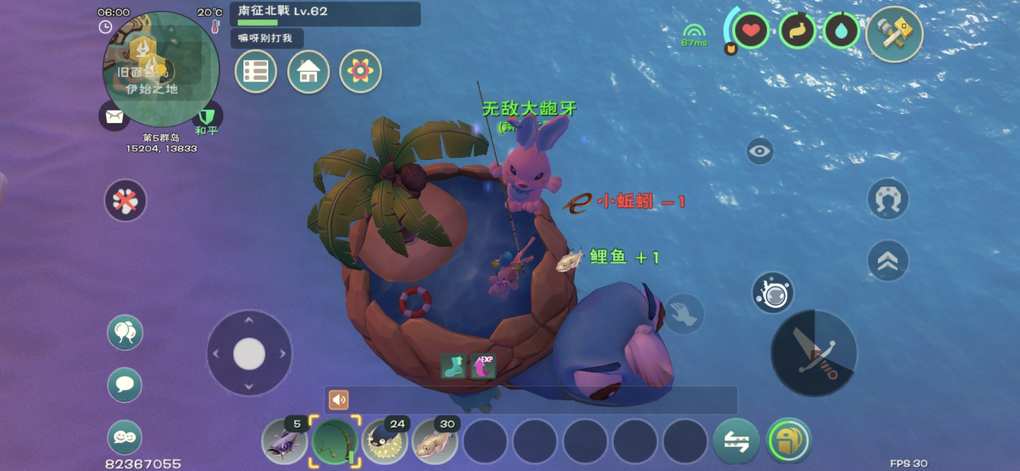Select the pufferfish slot with count 24
The image size is (1020, 471).
pos(385,440)
